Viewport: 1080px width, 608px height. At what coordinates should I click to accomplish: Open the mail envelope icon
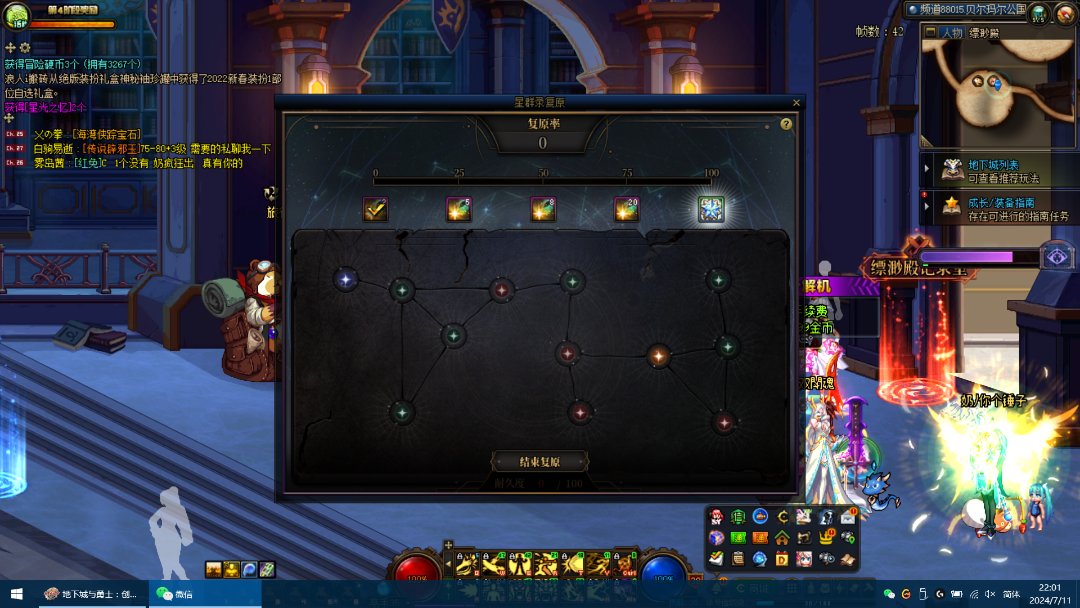848,517
